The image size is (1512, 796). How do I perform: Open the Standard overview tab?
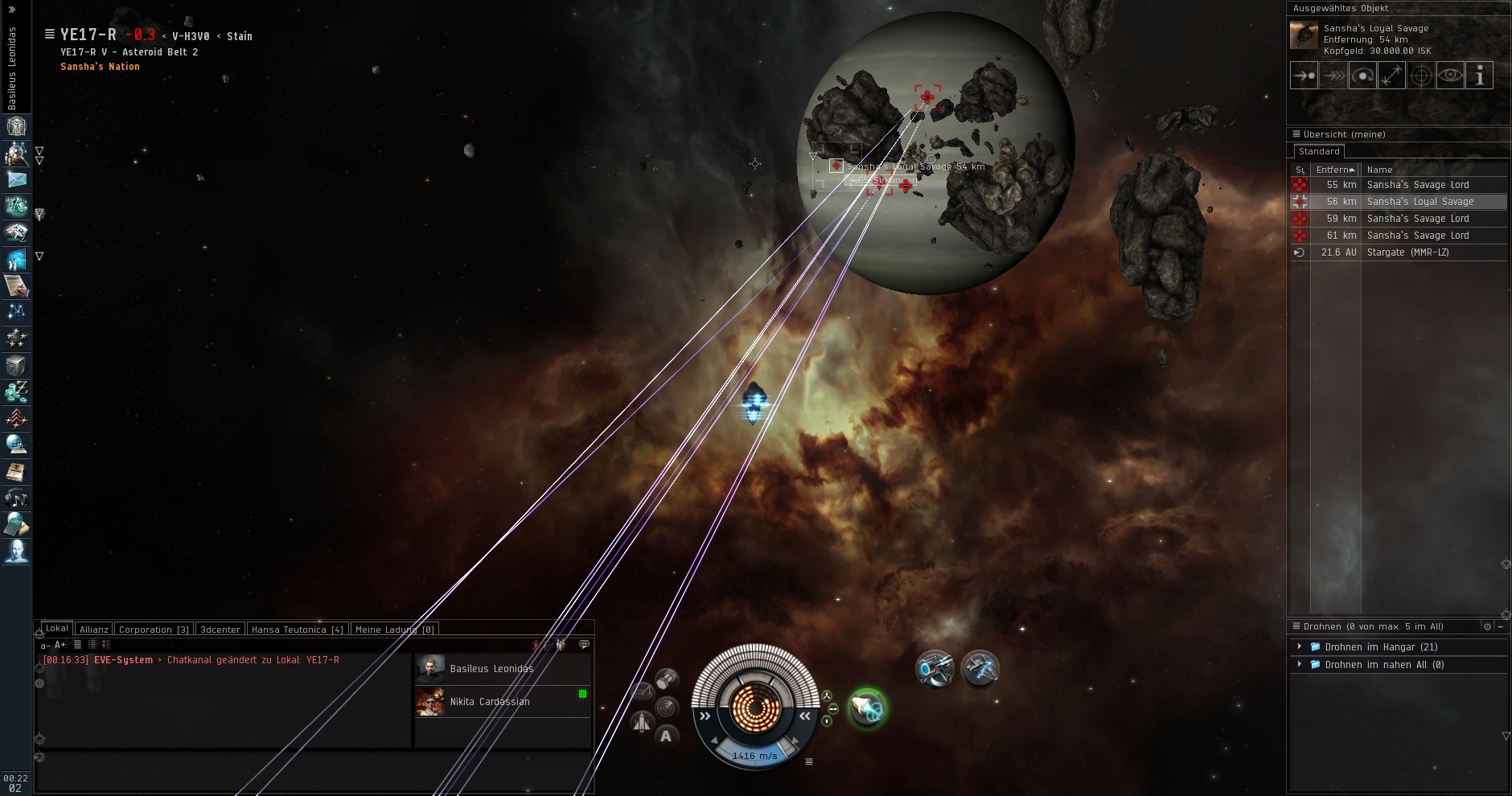(x=1319, y=151)
